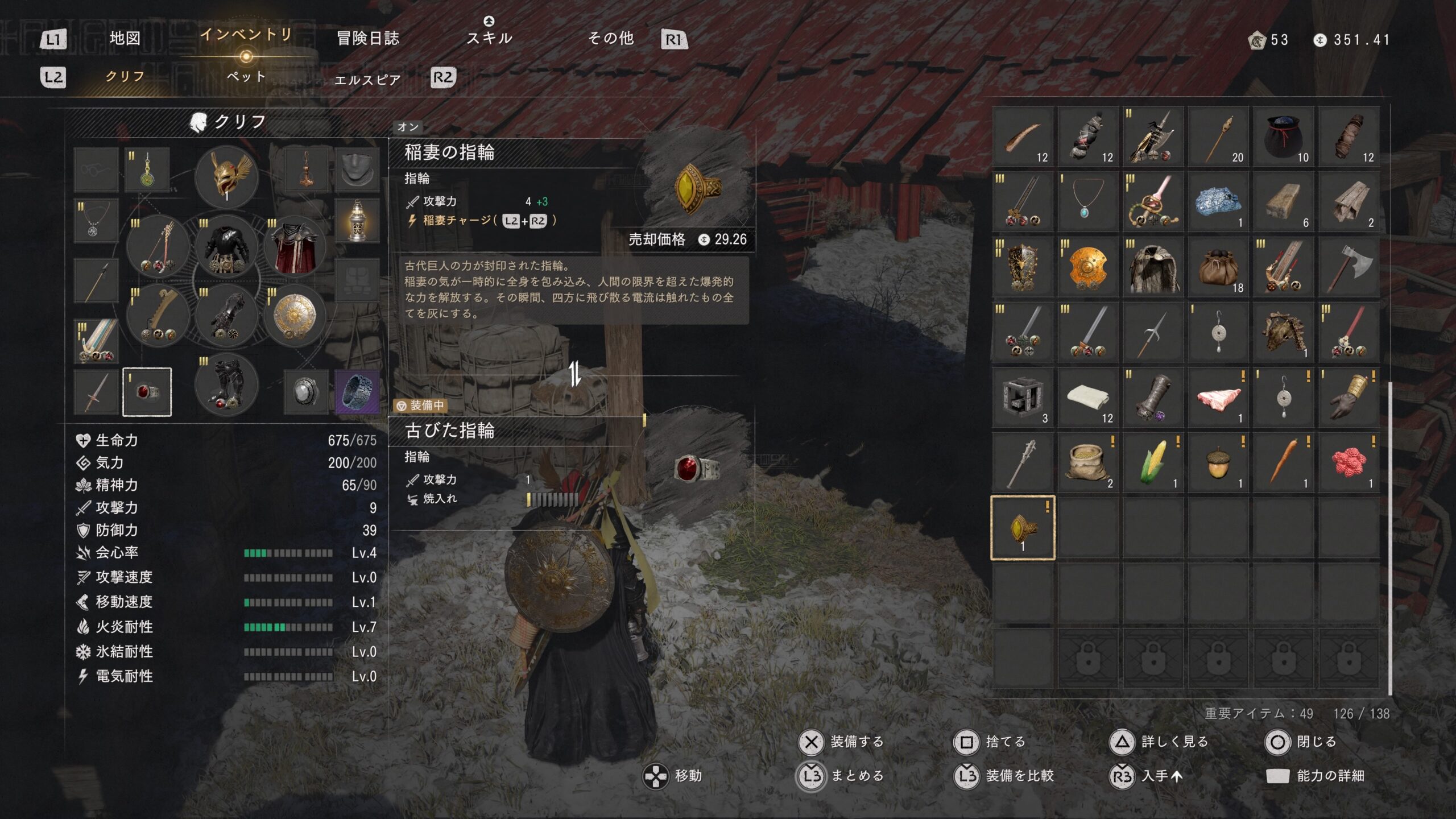Viewport: 1456px width, 819px height.
Task: Select the acorn inventory item
Action: tap(1218, 463)
